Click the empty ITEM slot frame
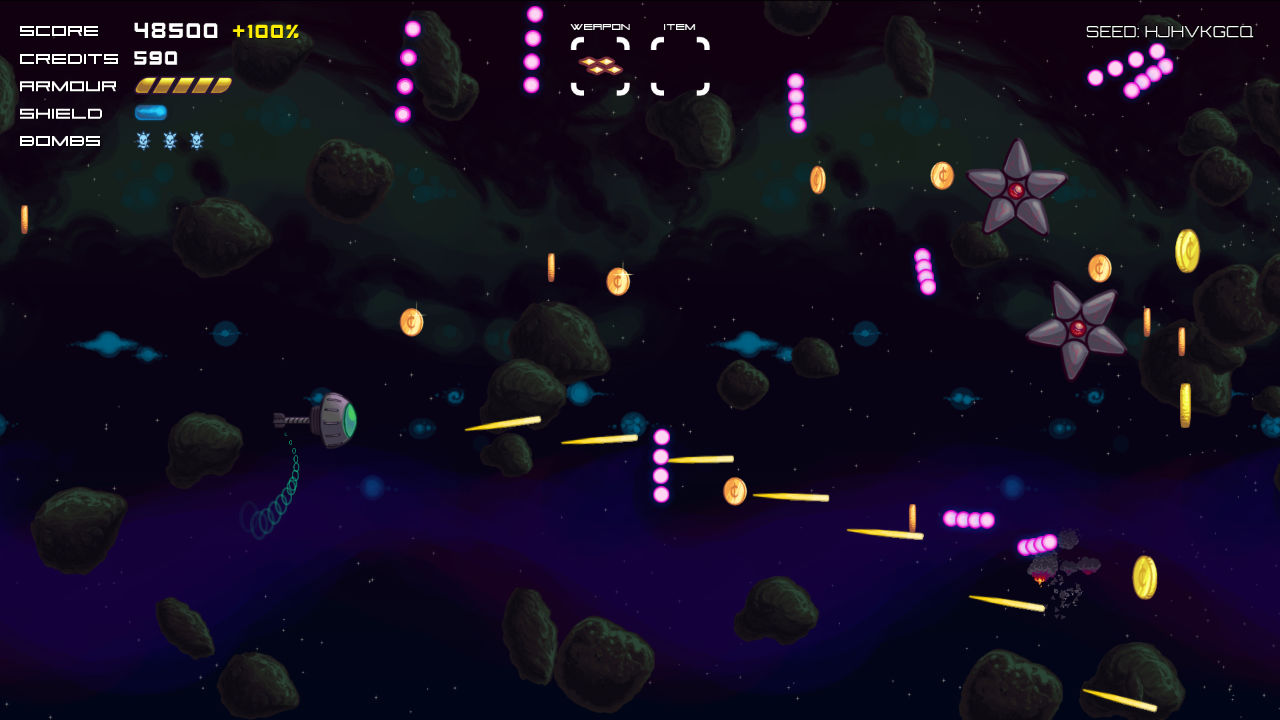The width and height of the screenshot is (1280, 720). pyautogui.click(x=681, y=68)
